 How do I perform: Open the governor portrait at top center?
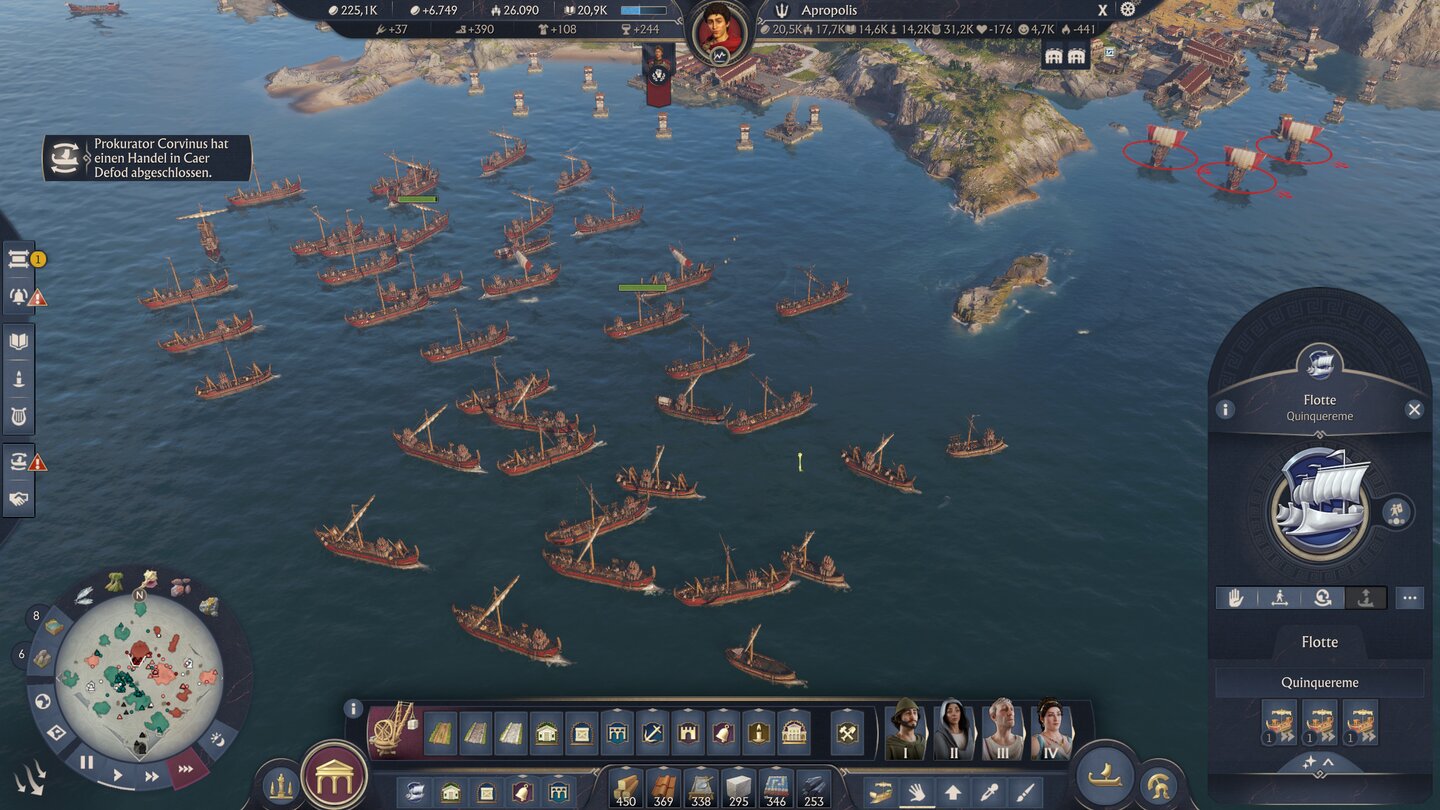click(719, 29)
